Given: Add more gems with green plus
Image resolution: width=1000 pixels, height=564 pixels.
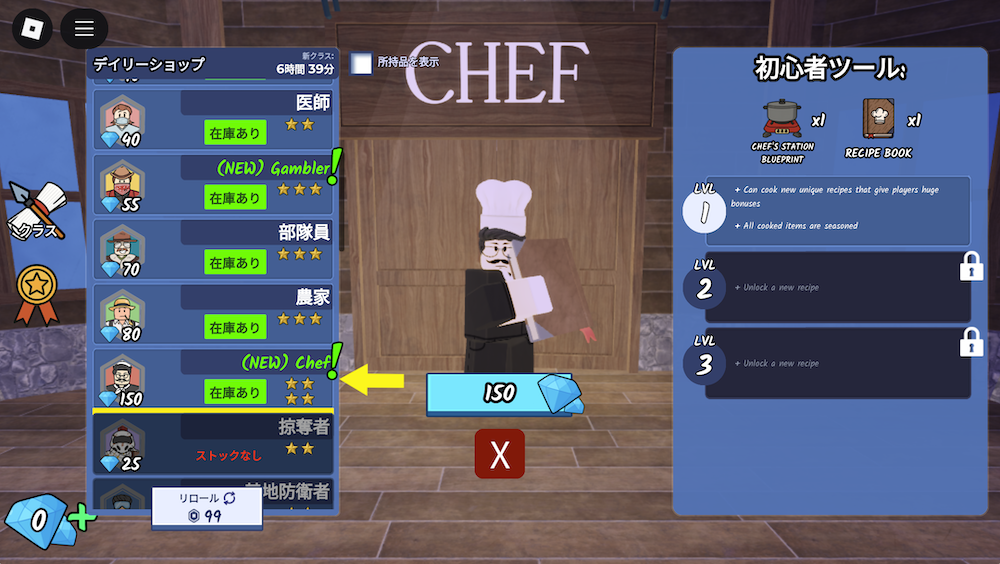Looking at the screenshot, I should tap(82, 519).
